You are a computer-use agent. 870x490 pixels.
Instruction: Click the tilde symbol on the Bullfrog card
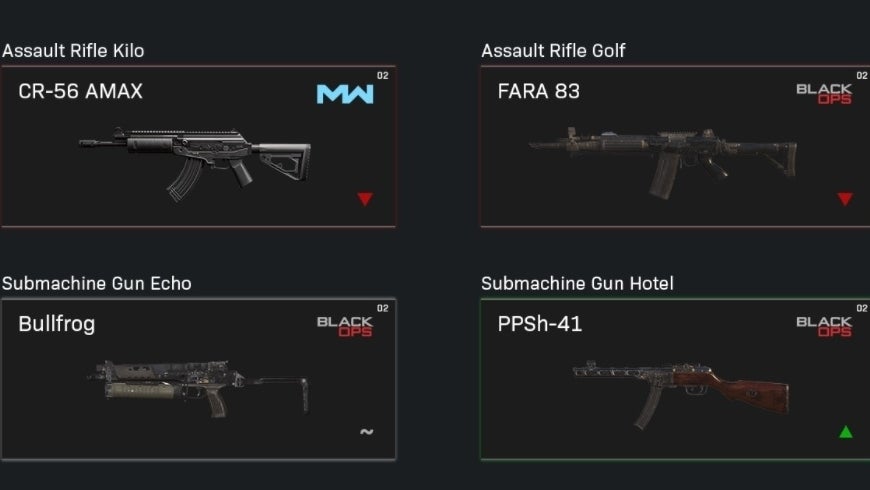click(366, 432)
